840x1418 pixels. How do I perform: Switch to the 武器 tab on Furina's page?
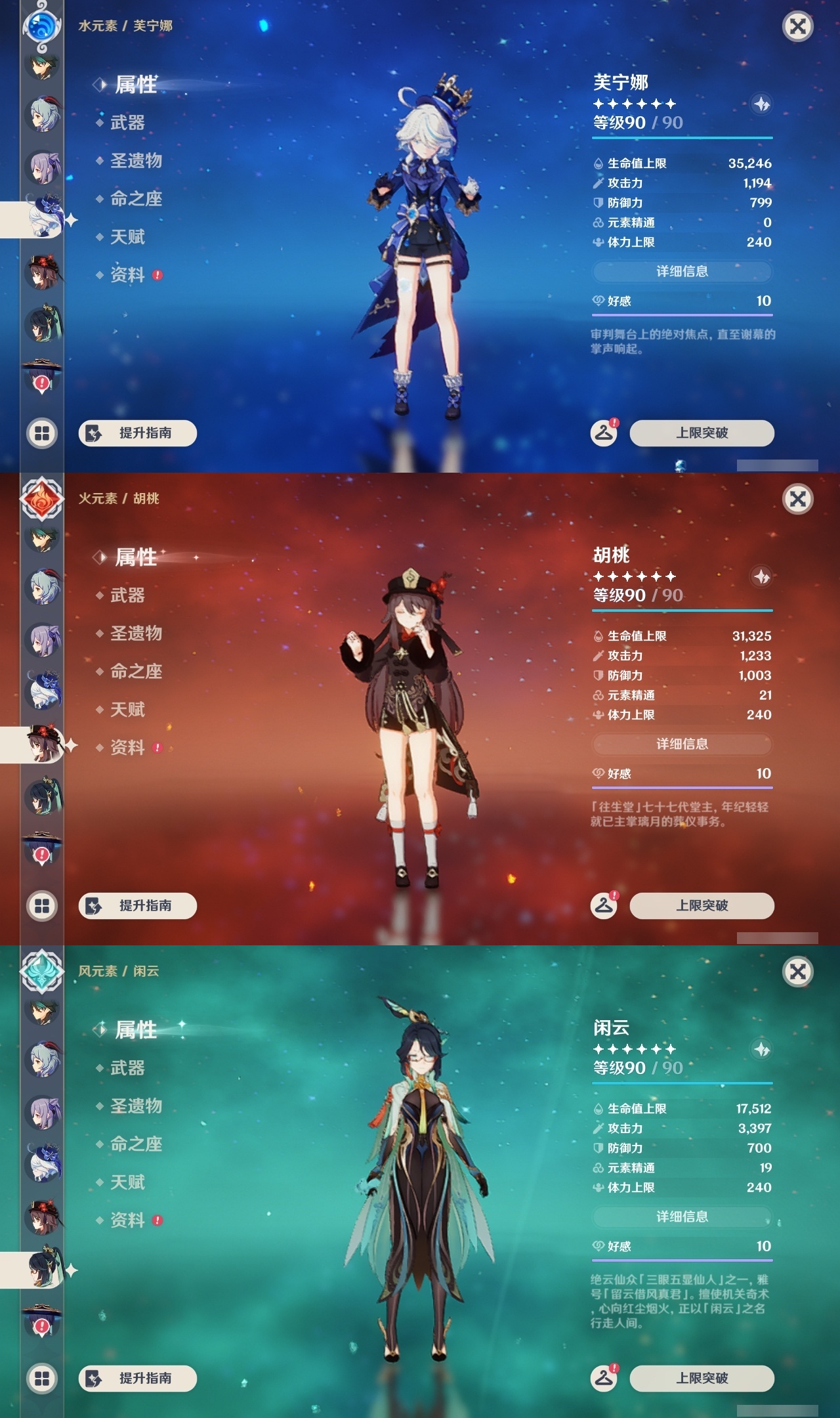[123, 123]
